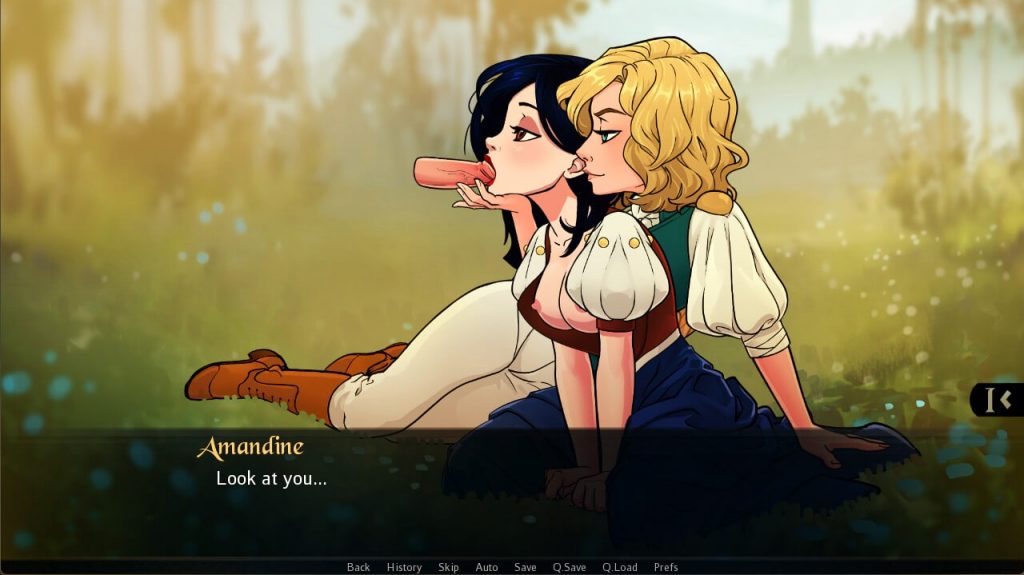
Task: Toggle Auto advance mode
Action: click(487, 567)
